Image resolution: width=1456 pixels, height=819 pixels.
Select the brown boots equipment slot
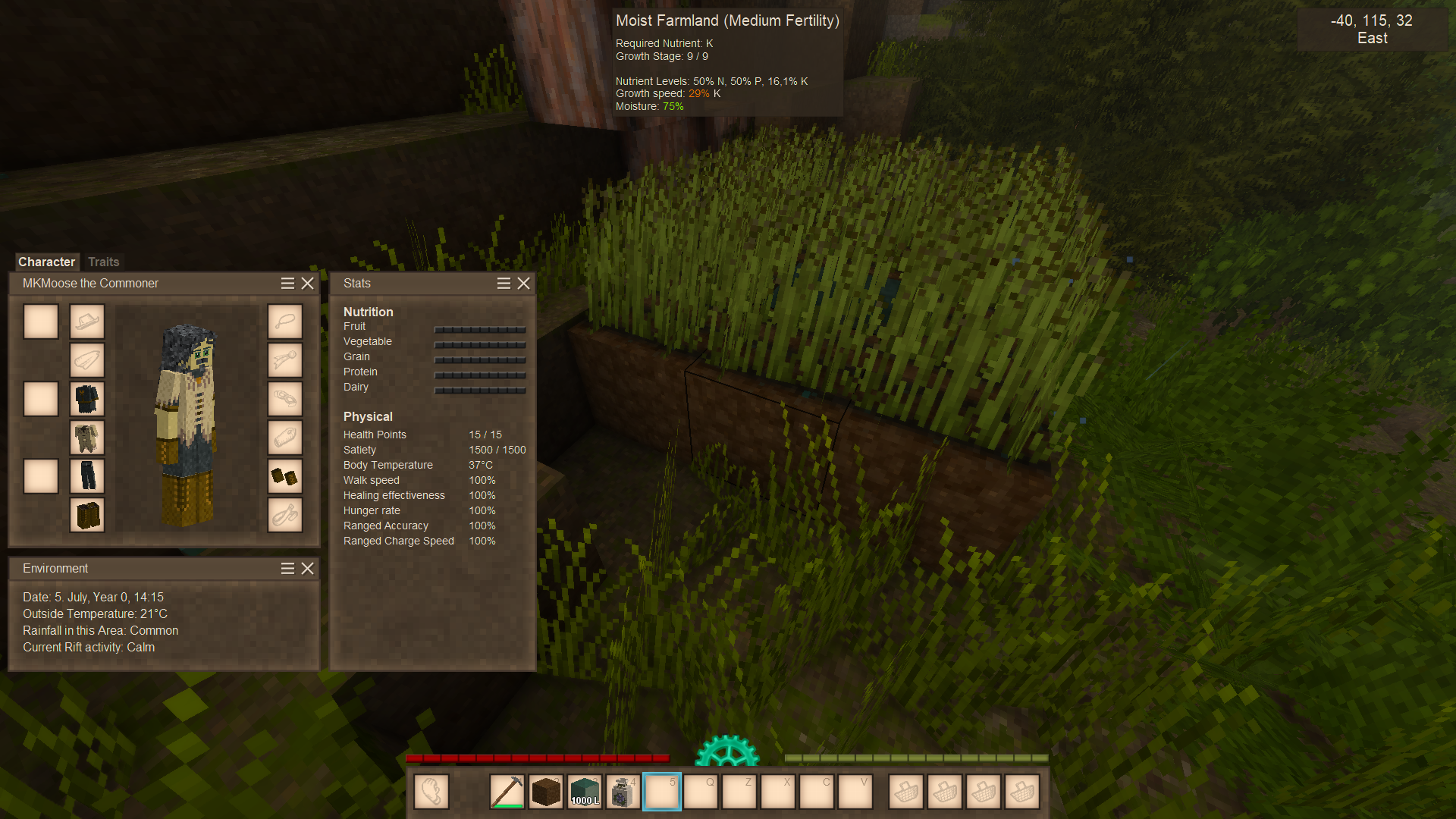tap(87, 515)
